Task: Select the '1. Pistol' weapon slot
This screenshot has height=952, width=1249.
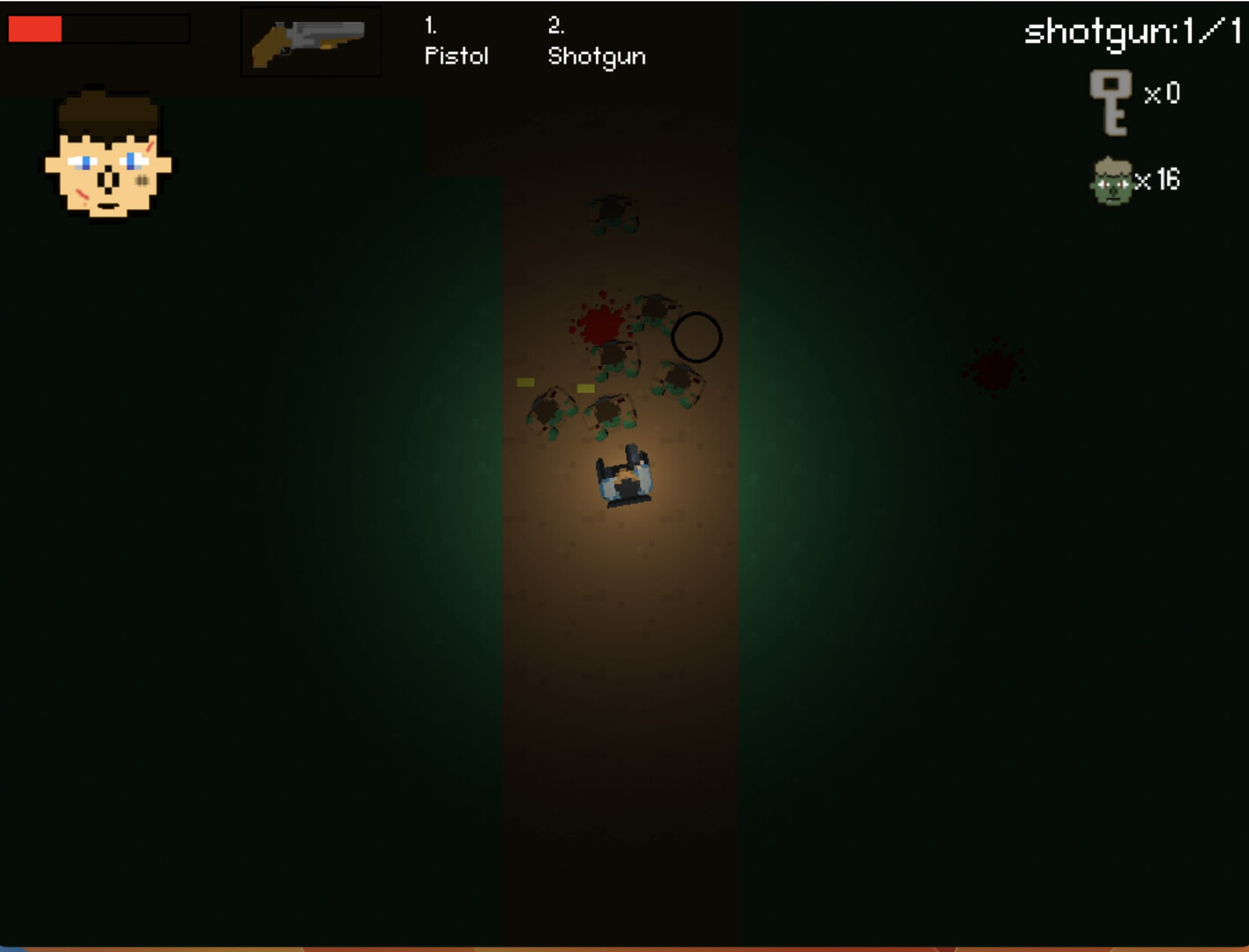Action: pos(456,44)
